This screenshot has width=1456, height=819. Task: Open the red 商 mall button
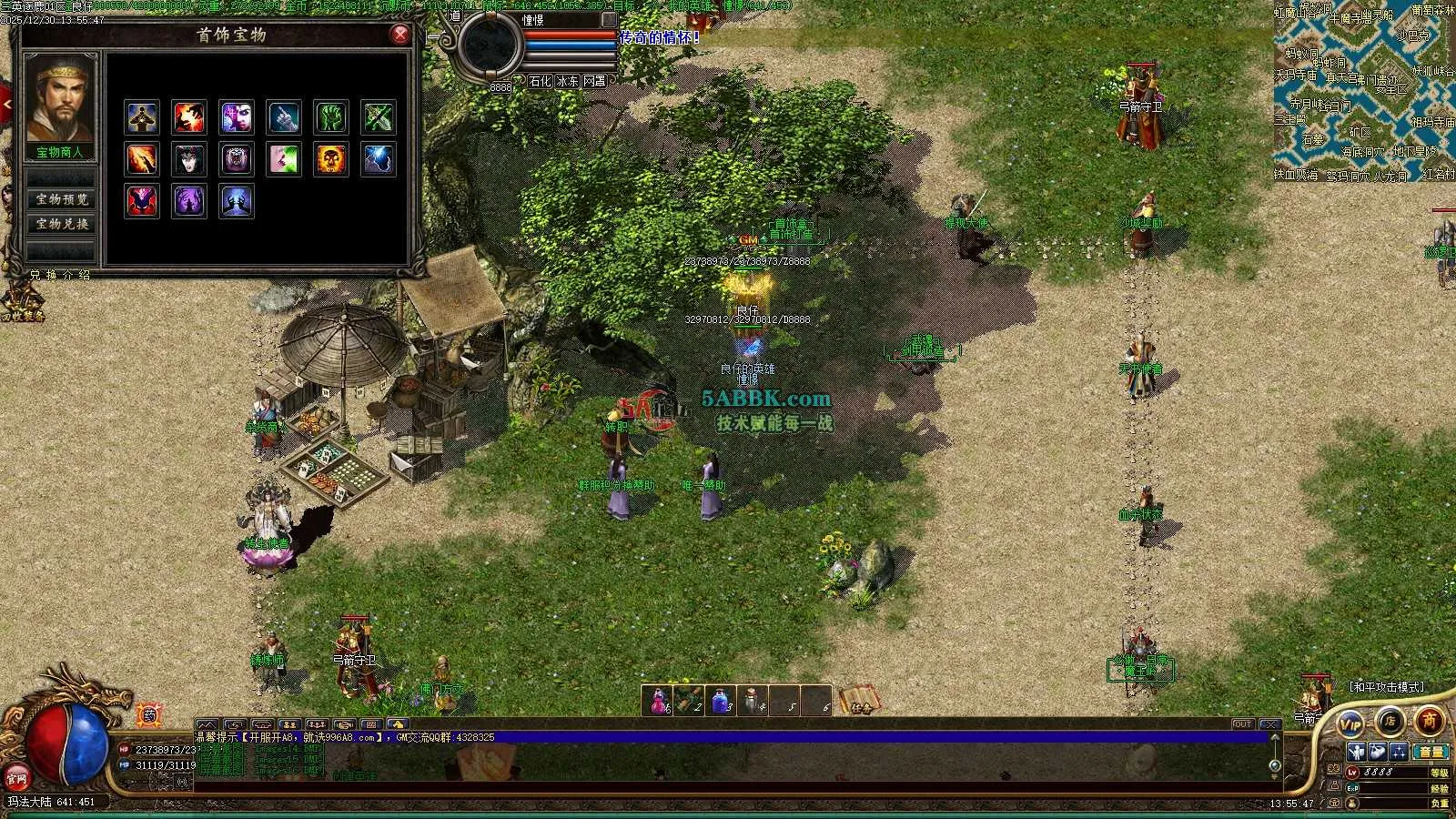point(1430,721)
